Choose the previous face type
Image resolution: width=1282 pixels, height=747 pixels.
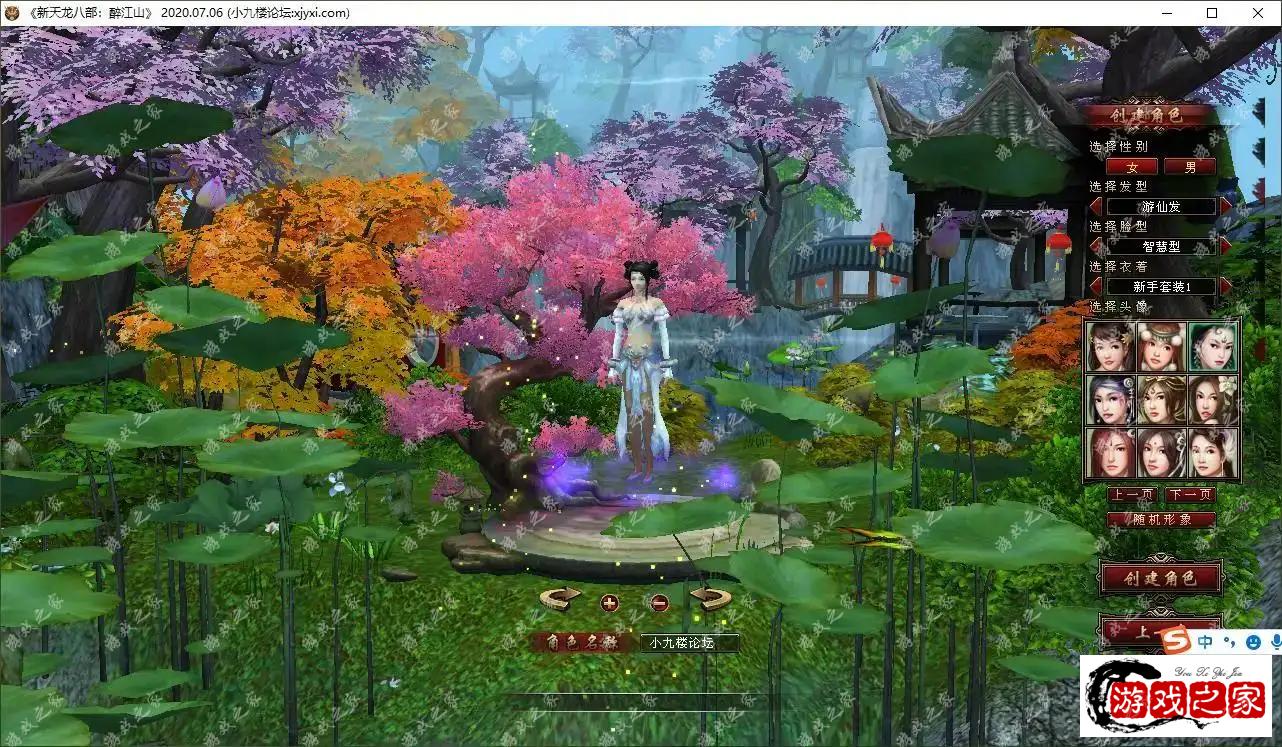click(1096, 246)
